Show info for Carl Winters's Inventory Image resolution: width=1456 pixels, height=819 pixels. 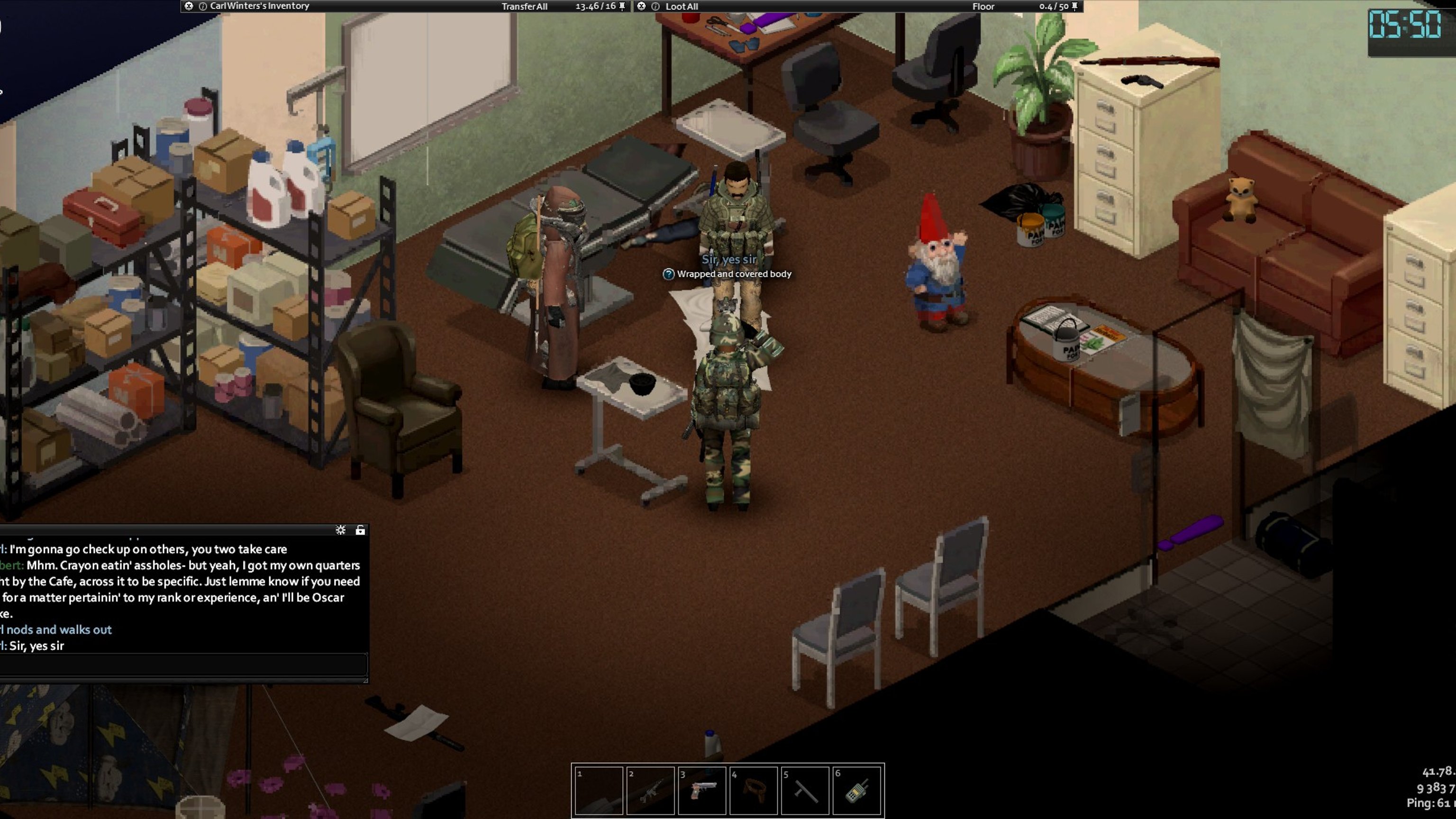(202, 6)
